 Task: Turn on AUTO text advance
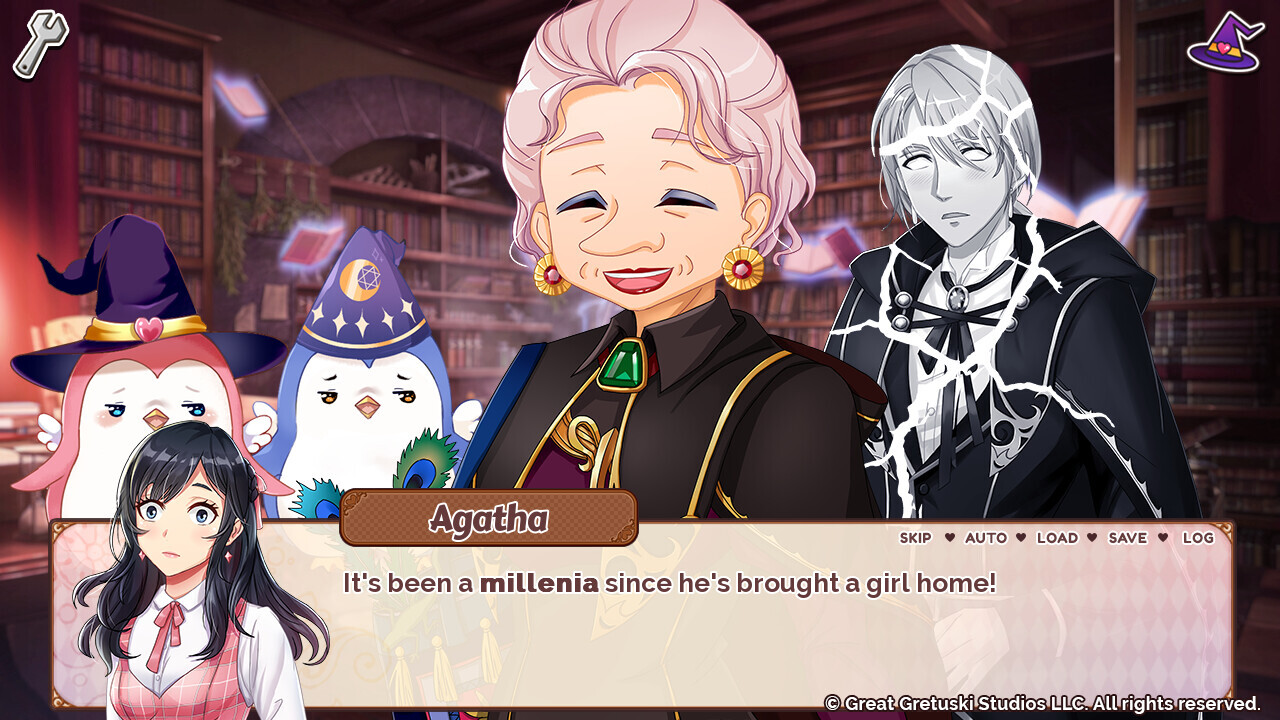coord(987,538)
